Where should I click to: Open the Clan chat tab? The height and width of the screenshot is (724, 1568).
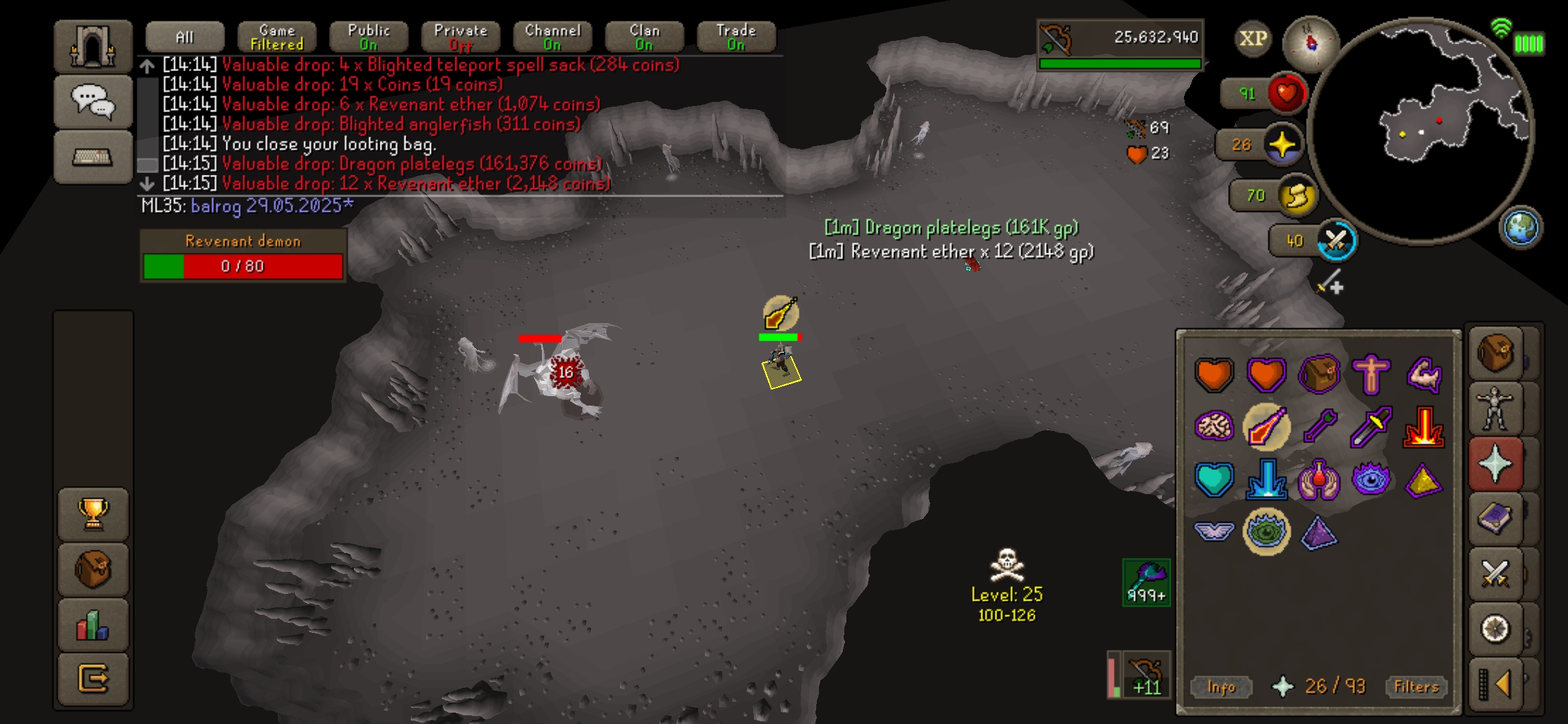[644, 38]
